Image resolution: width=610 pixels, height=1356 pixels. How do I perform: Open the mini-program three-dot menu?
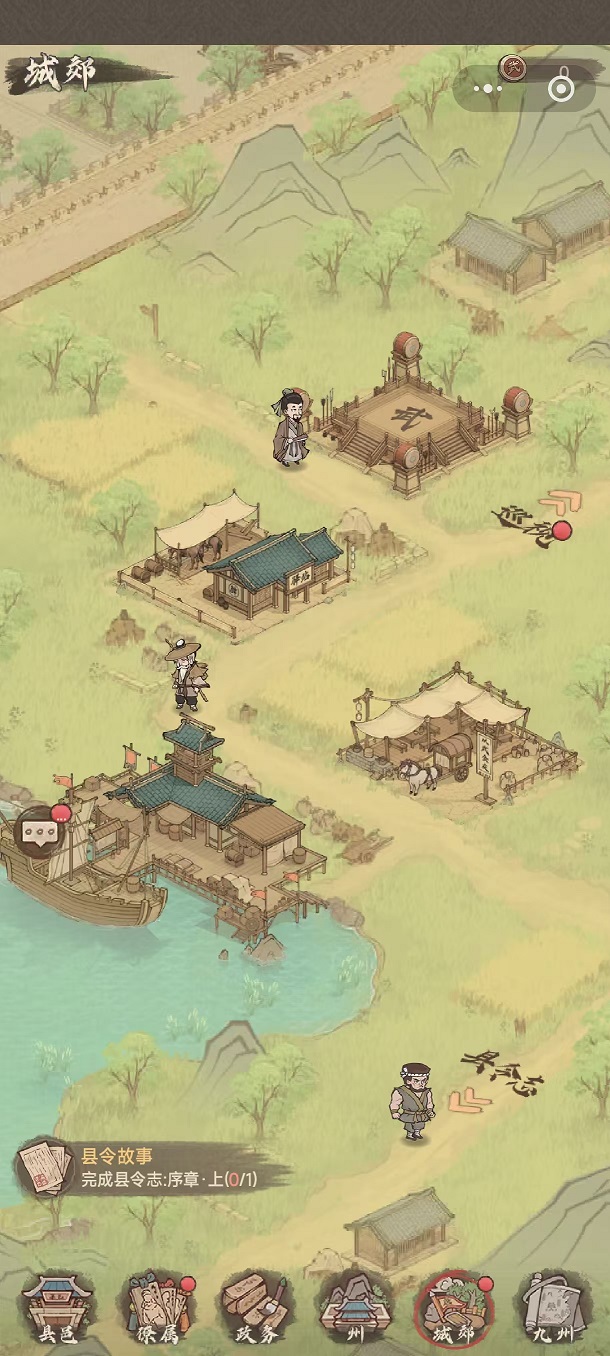pyautogui.click(x=488, y=89)
